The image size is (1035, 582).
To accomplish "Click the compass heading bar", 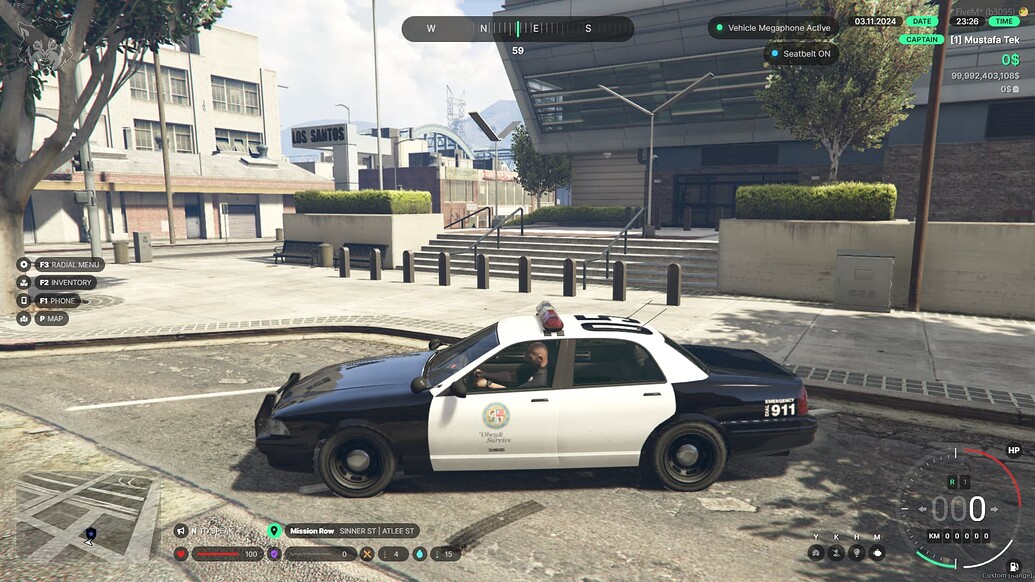I will pyautogui.click(x=517, y=28).
